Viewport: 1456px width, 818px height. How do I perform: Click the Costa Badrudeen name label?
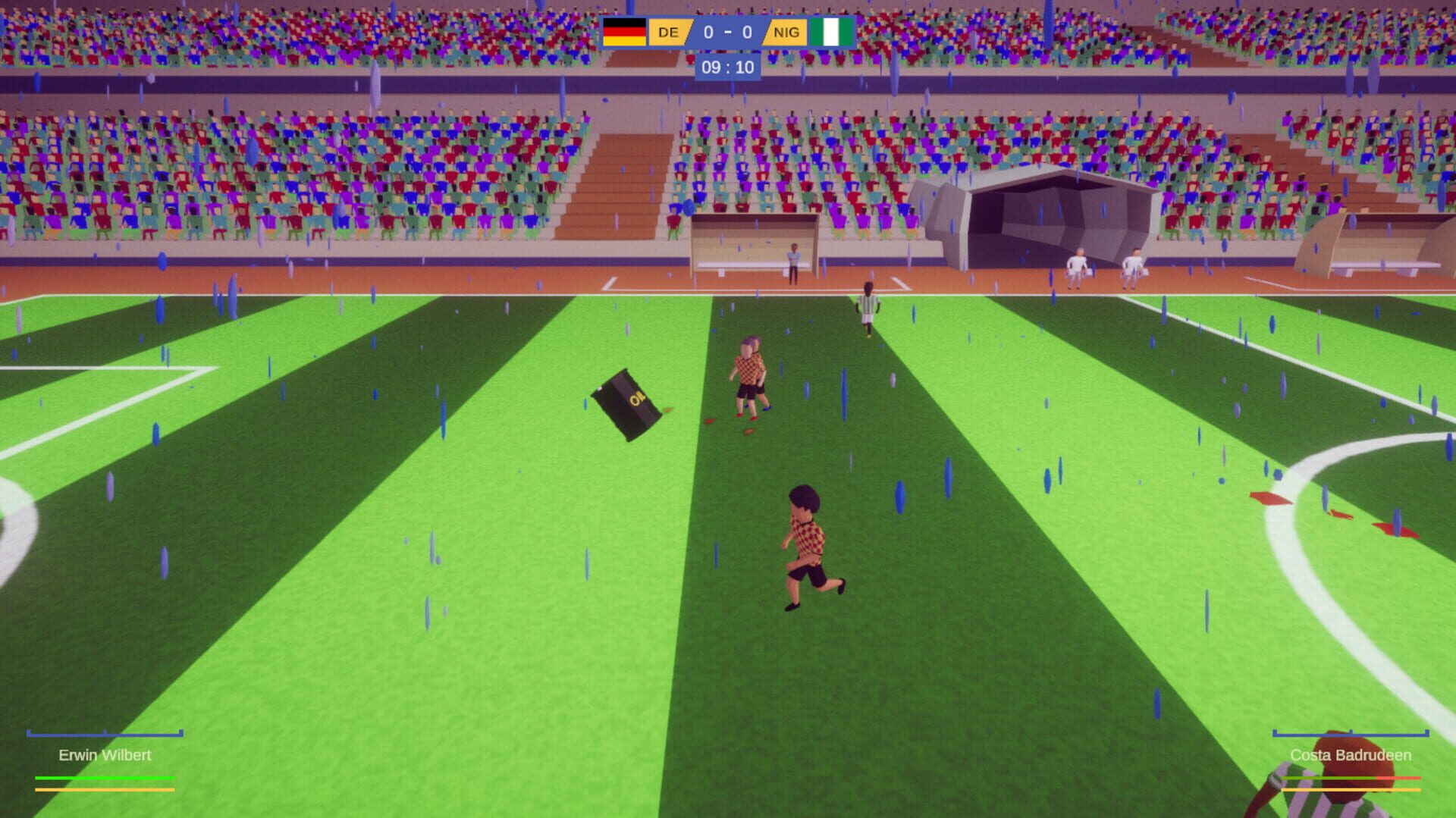pos(1351,755)
